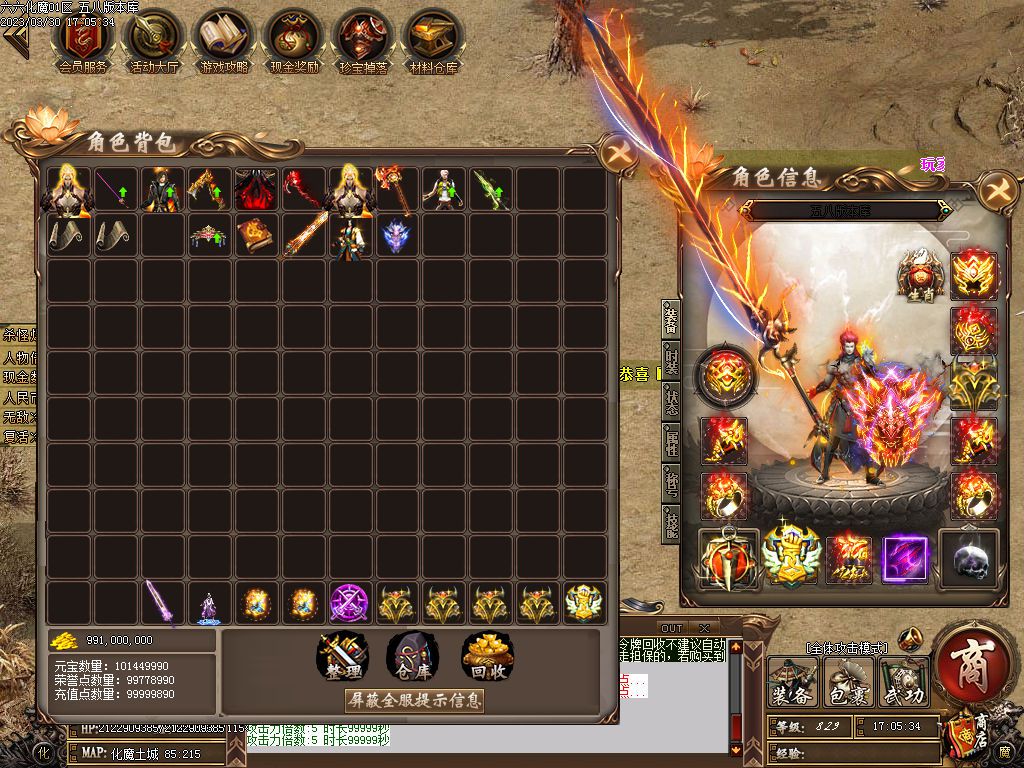
Task: Click the 回收 recycle button
Action: (487, 655)
